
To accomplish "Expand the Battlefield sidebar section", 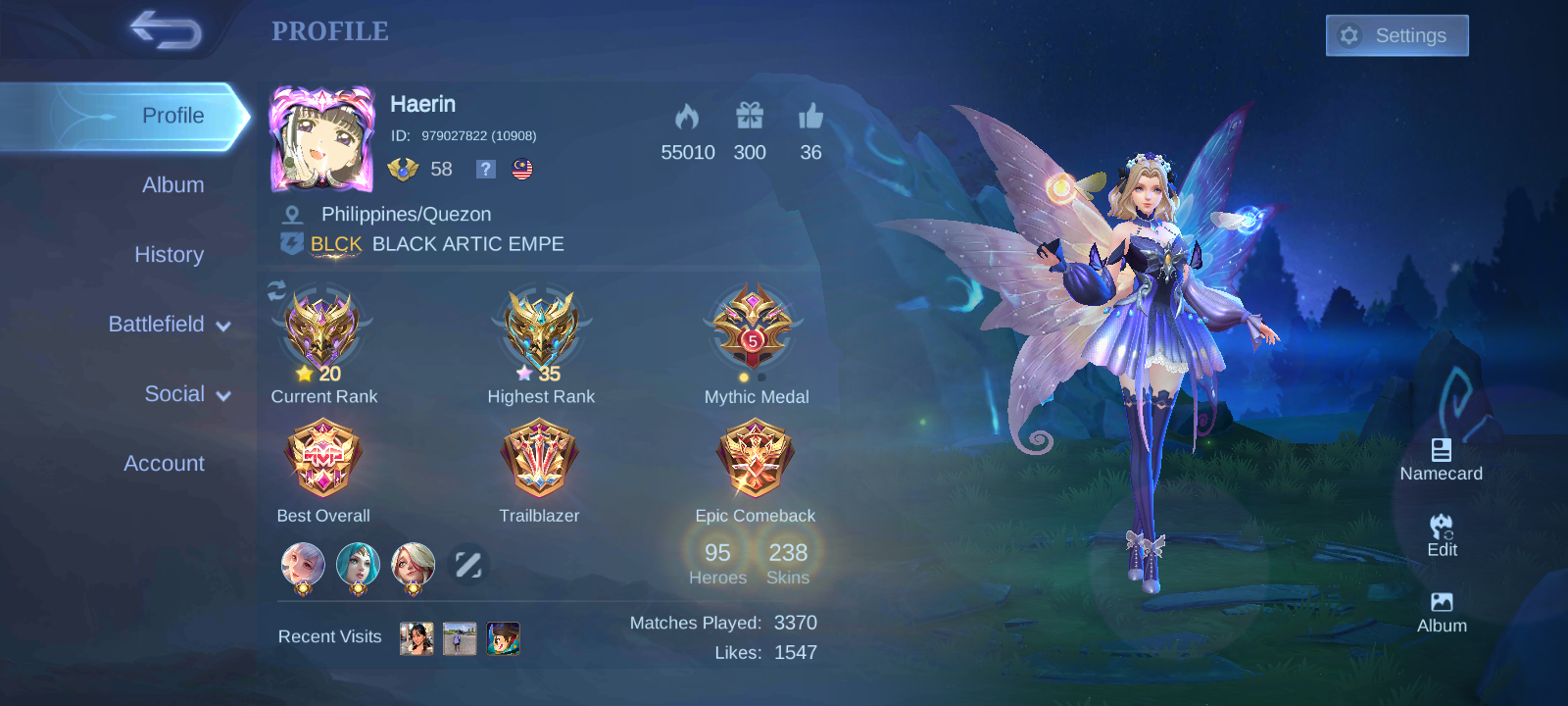I will tap(157, 325).
